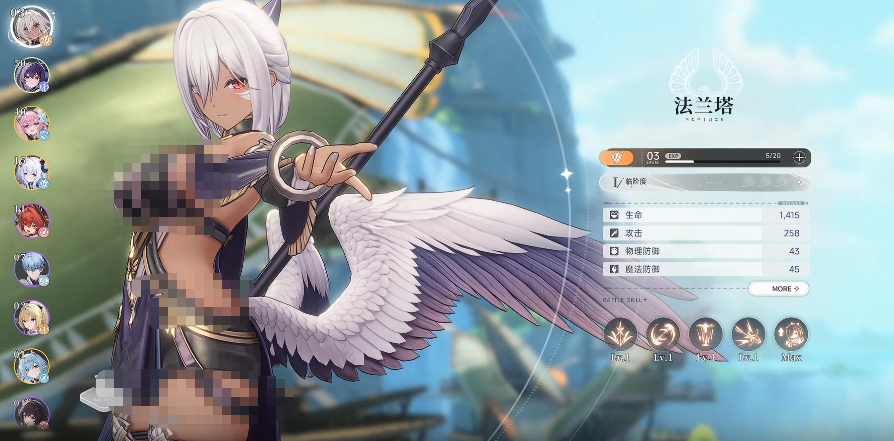Choose the pink-haired character portrait
Viewport: 894px width, 441px height.
click(x=31, y=124)
